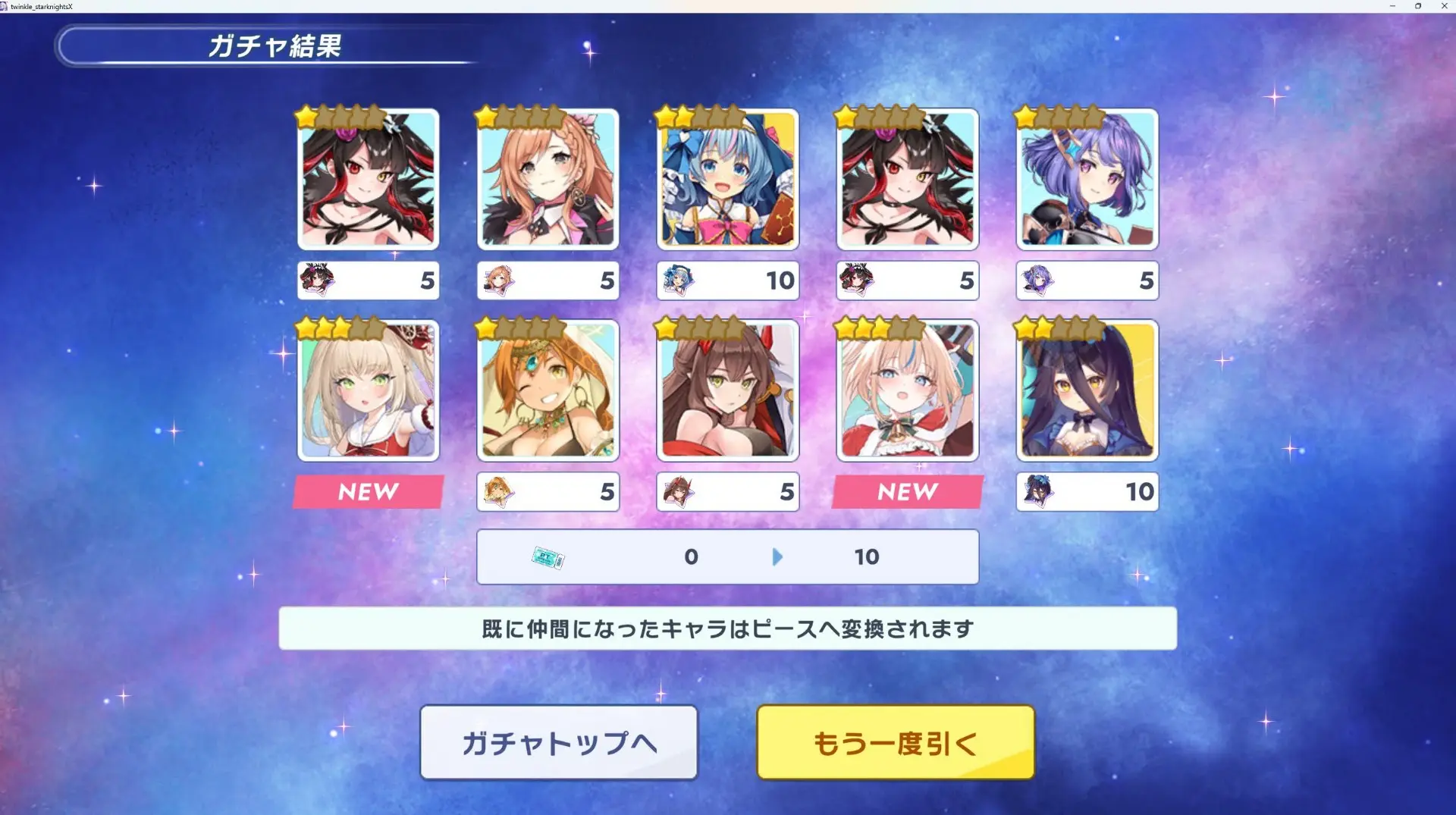Pull again with the yellow もう一度引く button
The width and height of the screenshot is (1456, 815).
pyautogui.click(x=895, y=742)
